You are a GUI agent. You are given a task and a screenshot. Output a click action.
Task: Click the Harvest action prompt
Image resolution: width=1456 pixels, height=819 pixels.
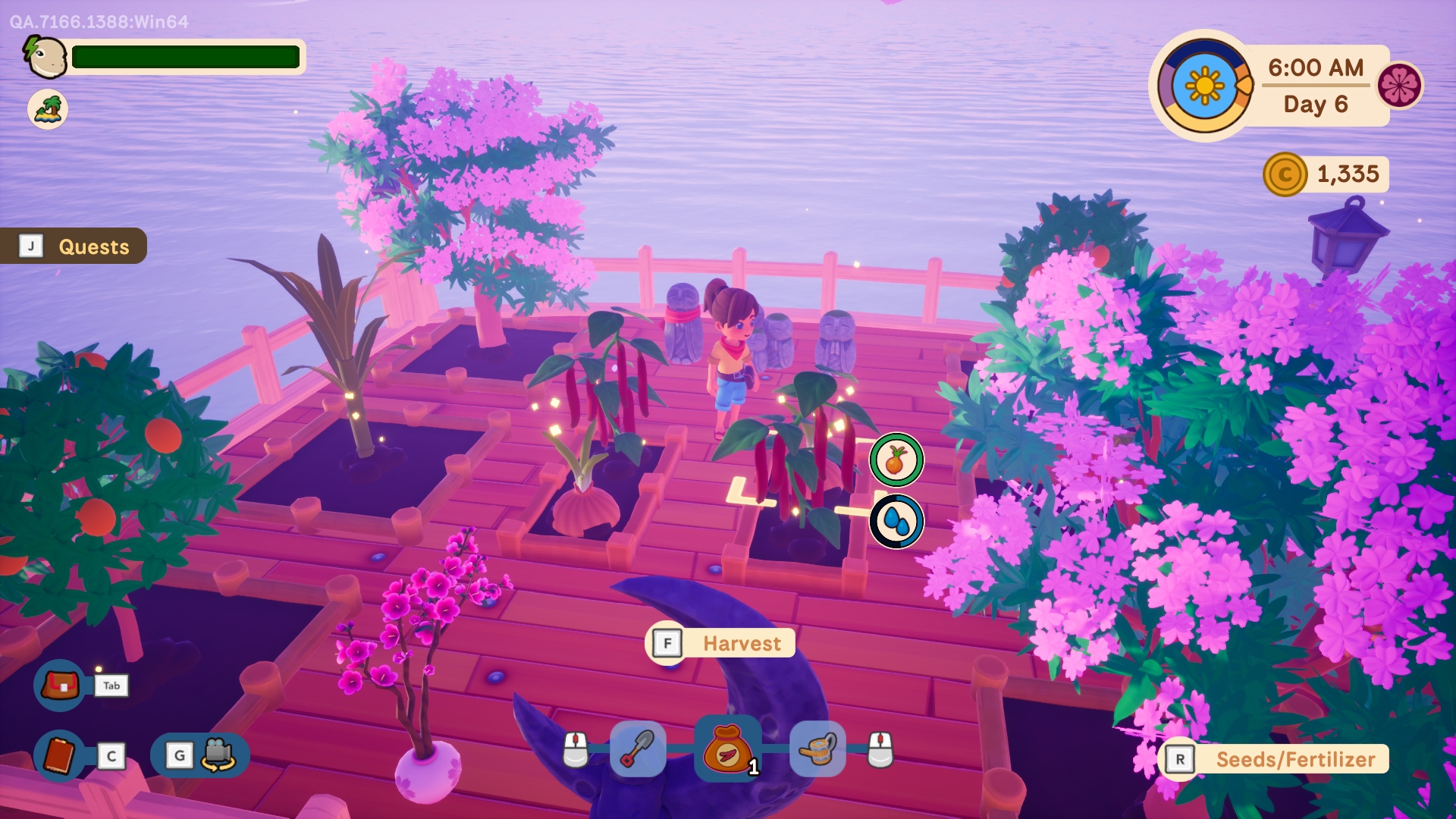pos(721,643)
